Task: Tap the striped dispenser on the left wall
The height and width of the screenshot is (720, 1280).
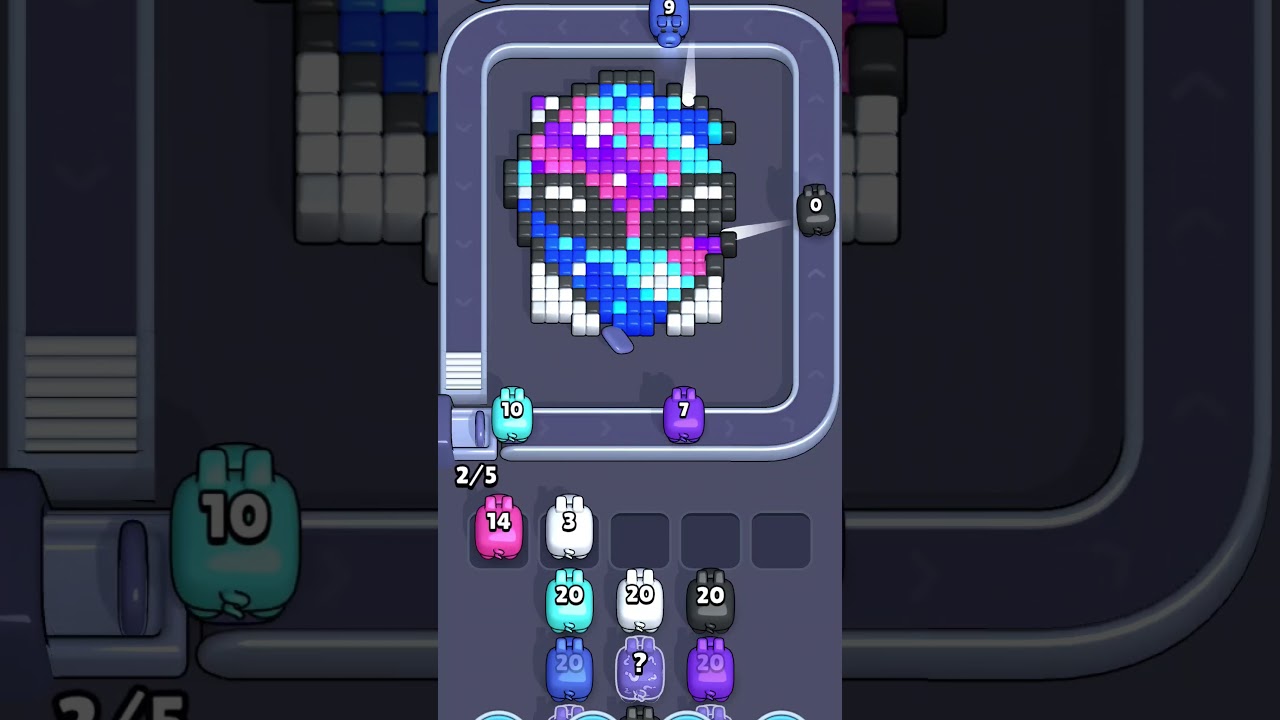Action: point(466,370)
